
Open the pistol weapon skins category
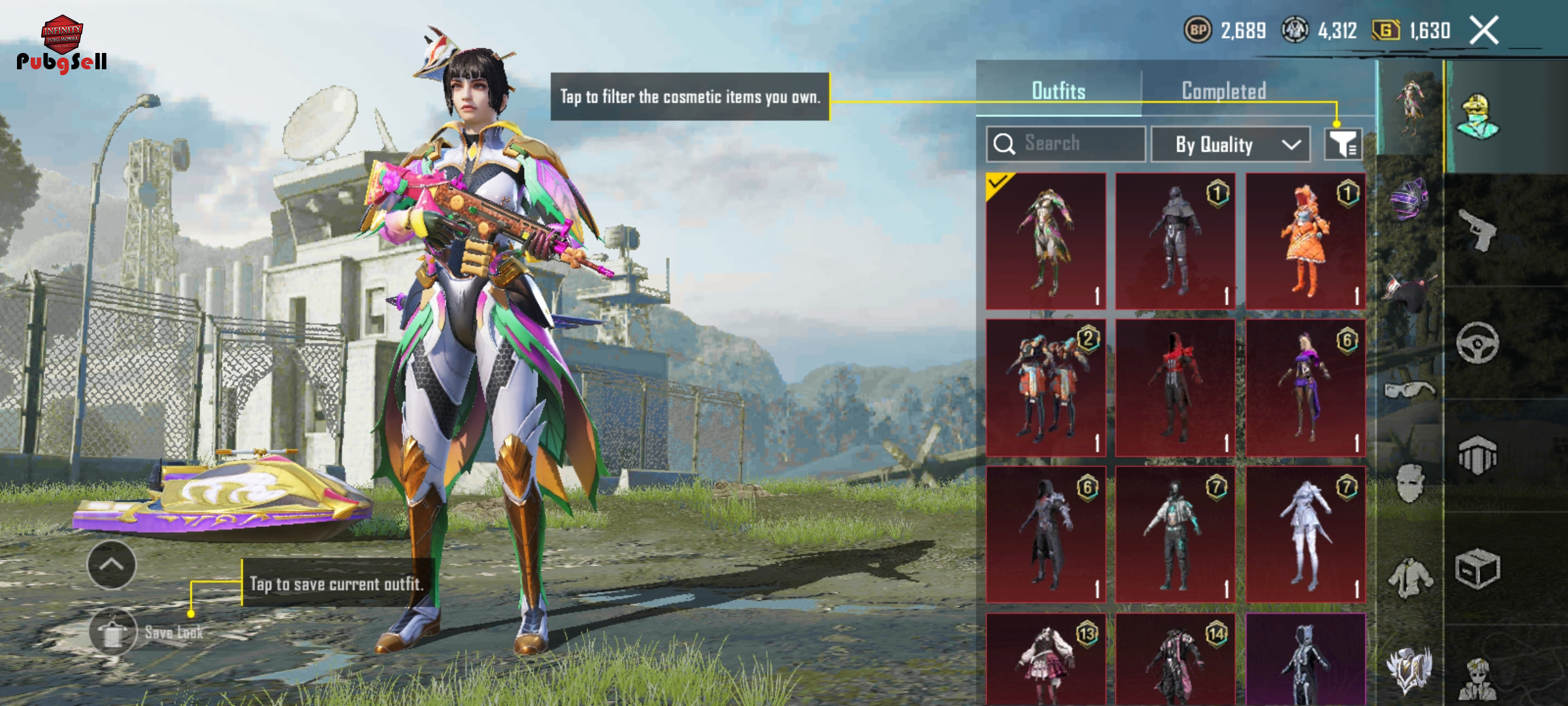point(1478,230)
